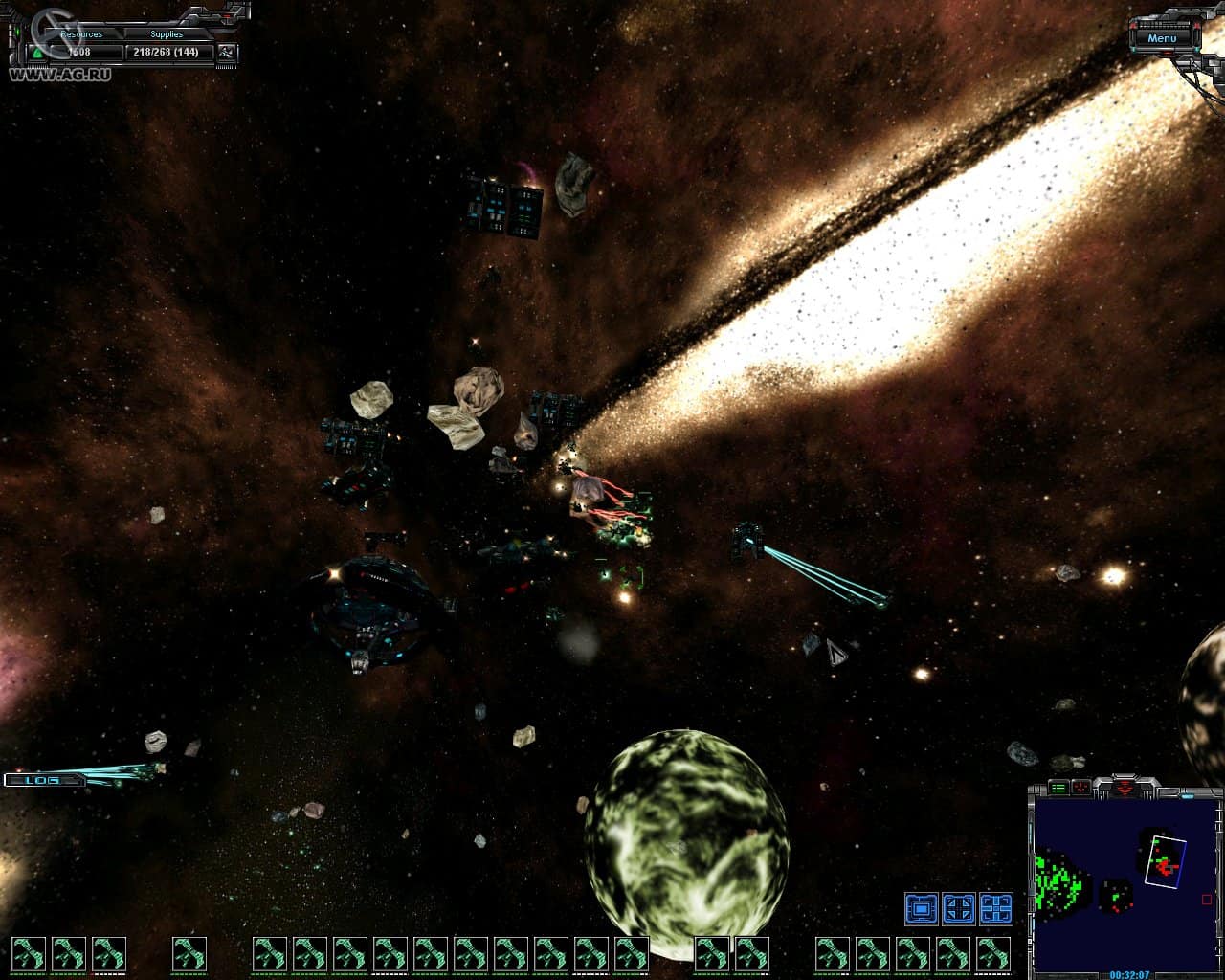The width and height of the screenshot is (1225, 980).
Task: Click the red chevron button above minimap
Action: pyautogui.click(x=1125, y=788)
